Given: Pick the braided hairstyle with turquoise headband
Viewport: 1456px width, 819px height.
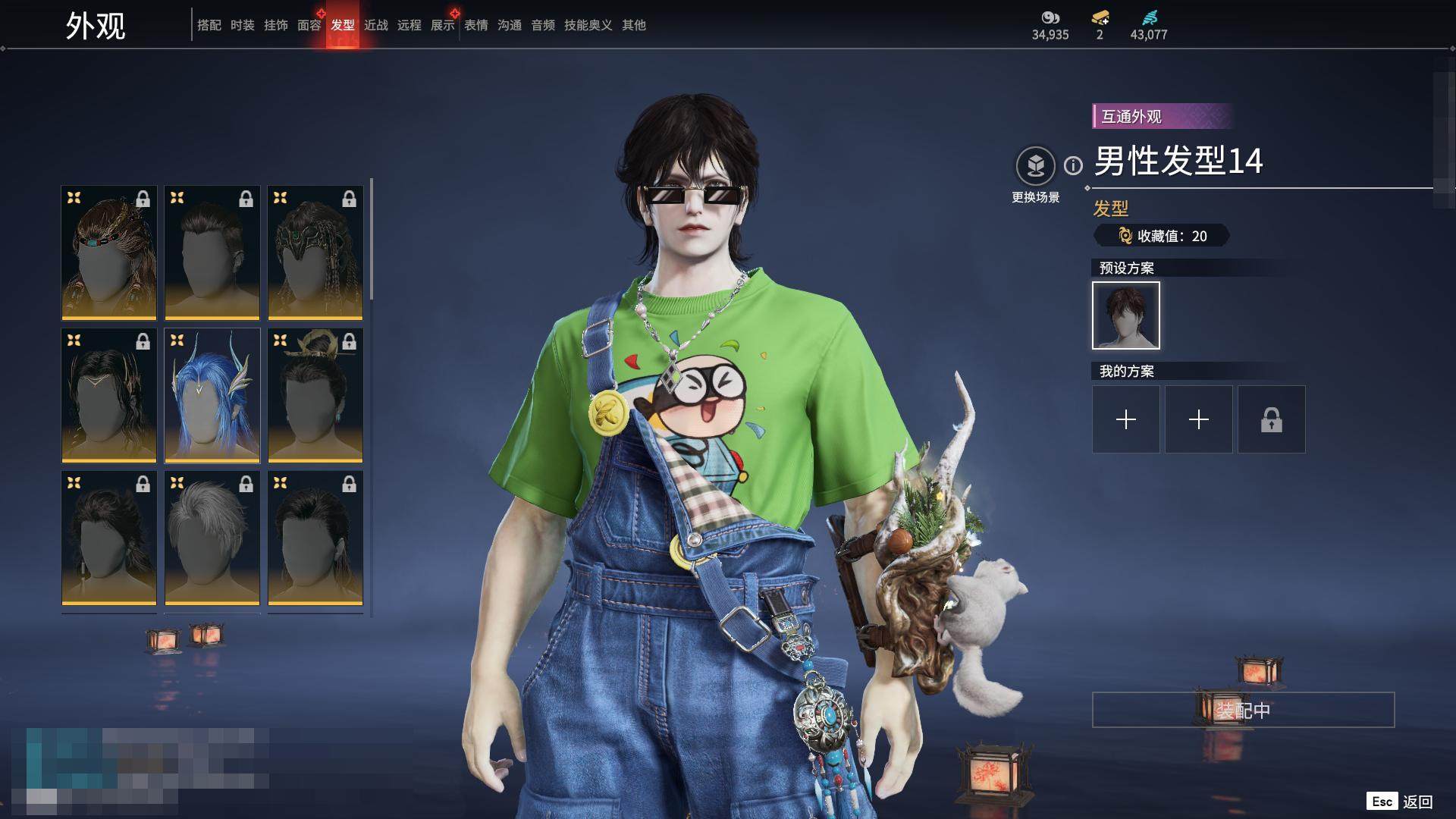Looking at the screenshot, I should point(109,253).
